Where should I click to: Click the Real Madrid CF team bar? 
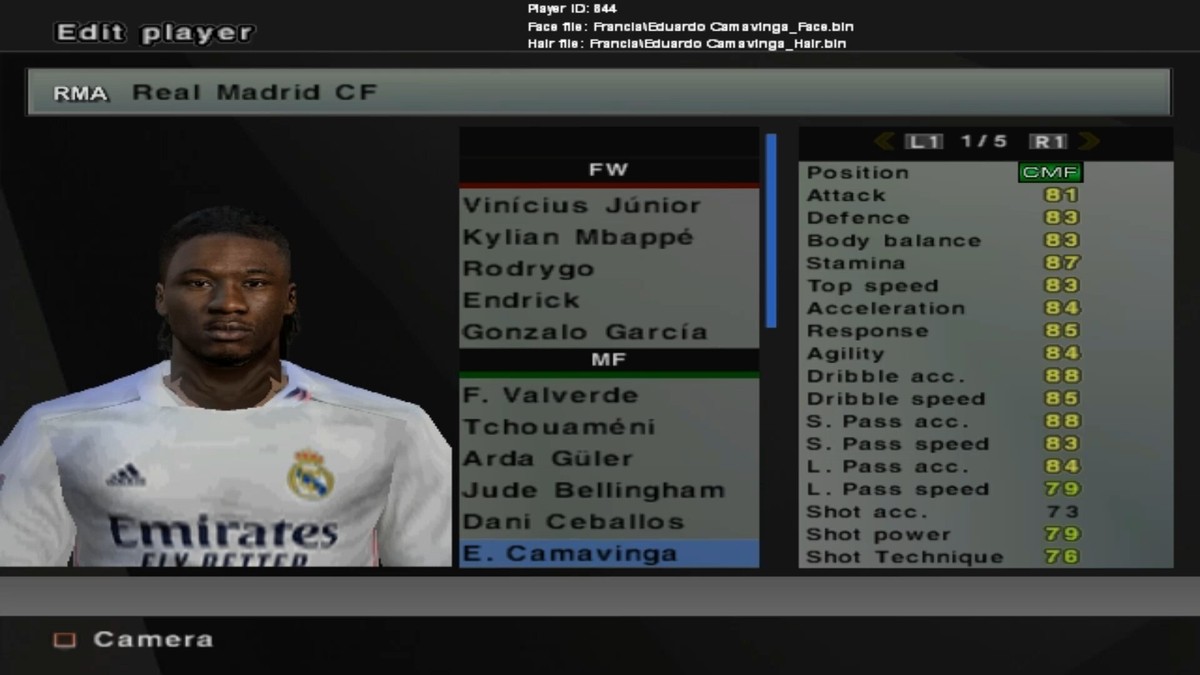pos(598,92)
